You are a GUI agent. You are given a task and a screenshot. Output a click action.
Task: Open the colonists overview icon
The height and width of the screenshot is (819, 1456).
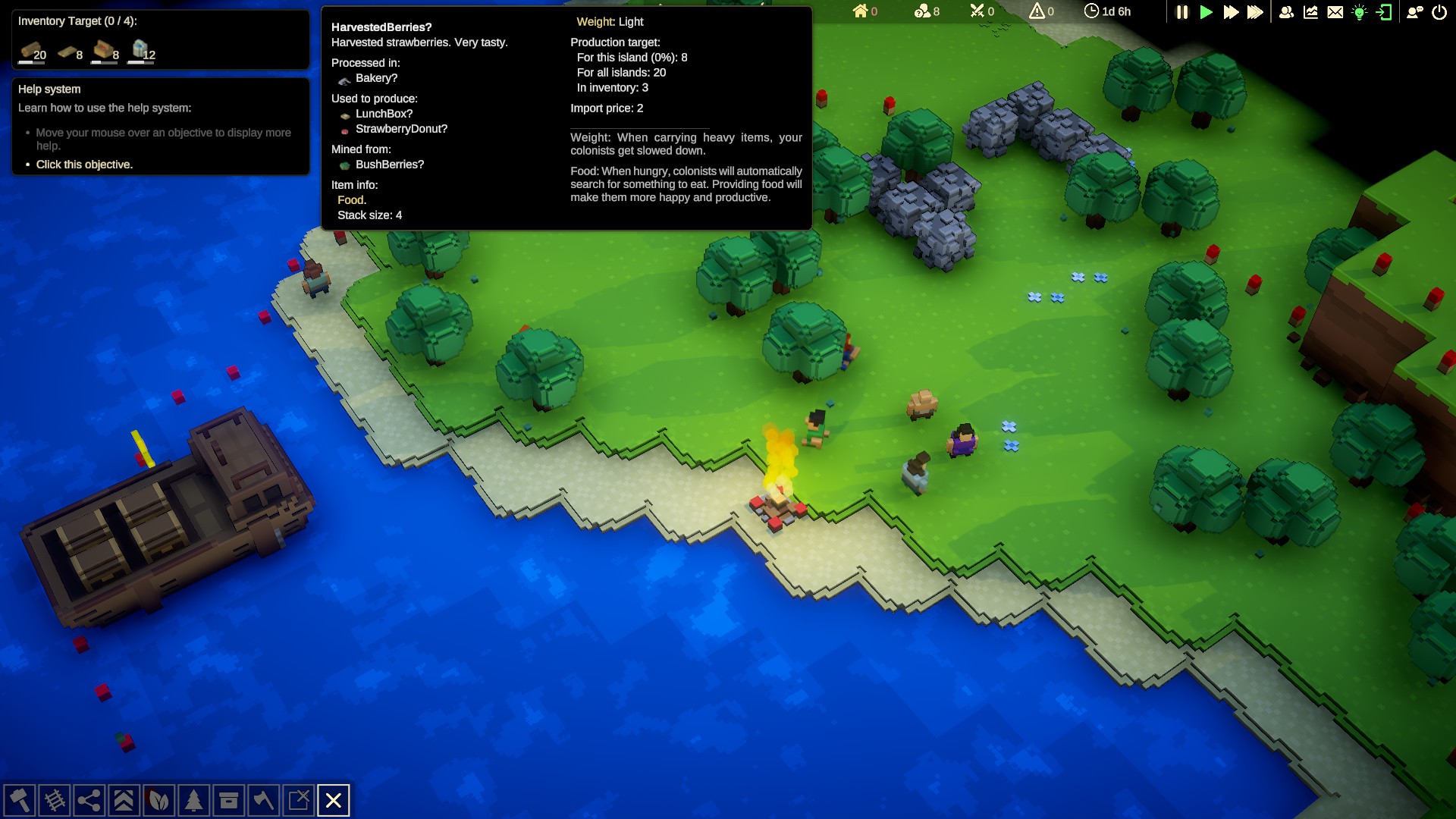click(1286, 12)
